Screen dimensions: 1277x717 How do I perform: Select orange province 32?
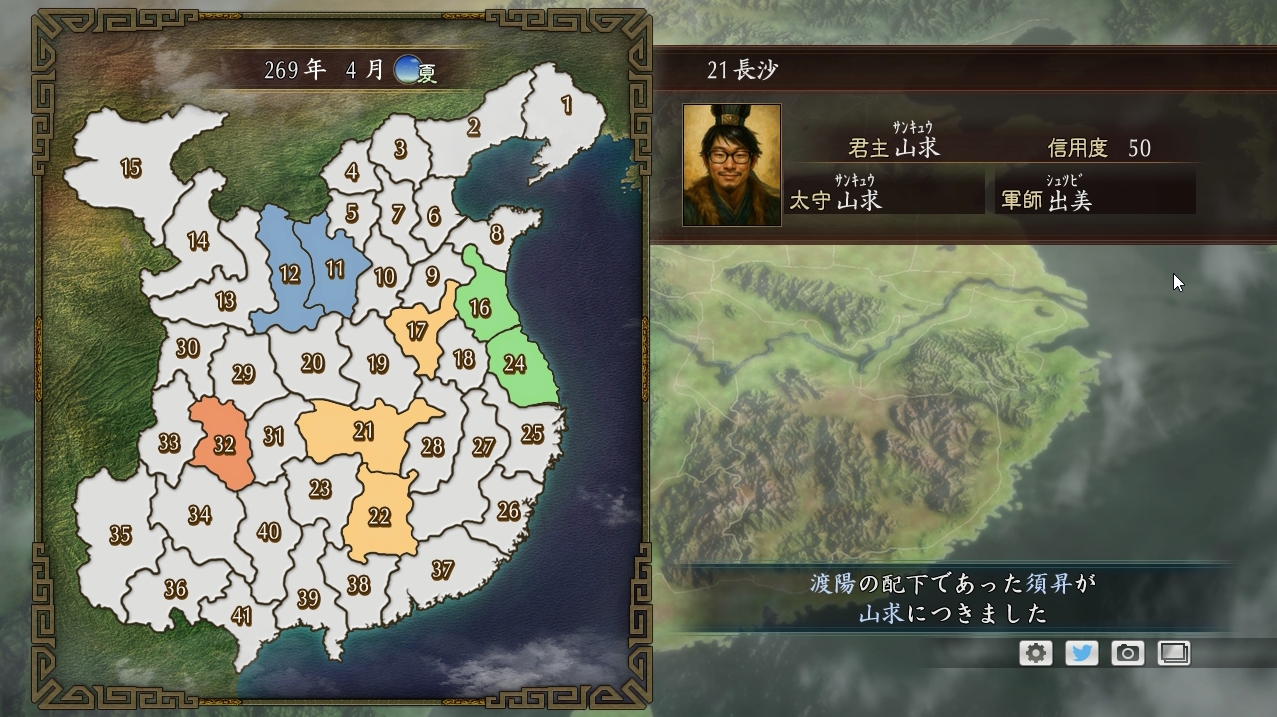pos(224,443)
